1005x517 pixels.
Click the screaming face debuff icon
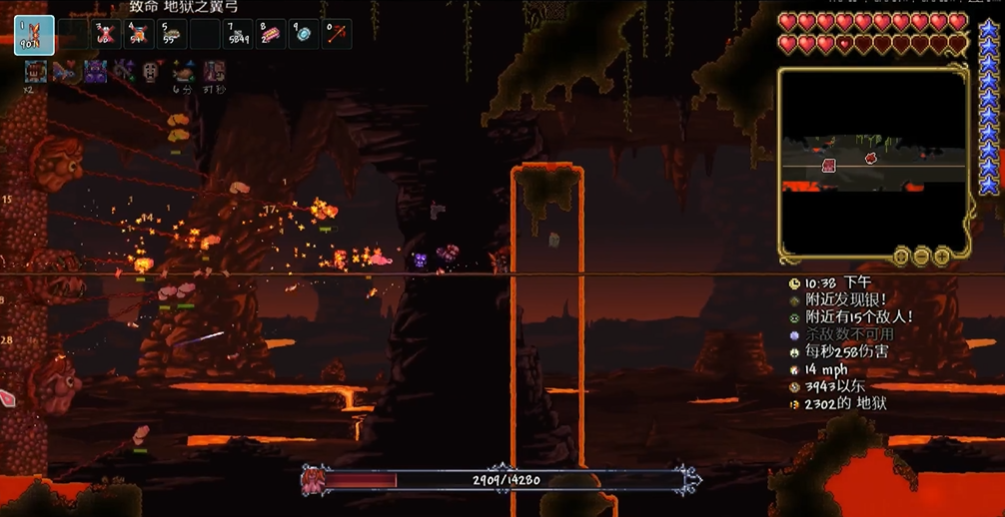pyautogui.click(x=151, y=71)
